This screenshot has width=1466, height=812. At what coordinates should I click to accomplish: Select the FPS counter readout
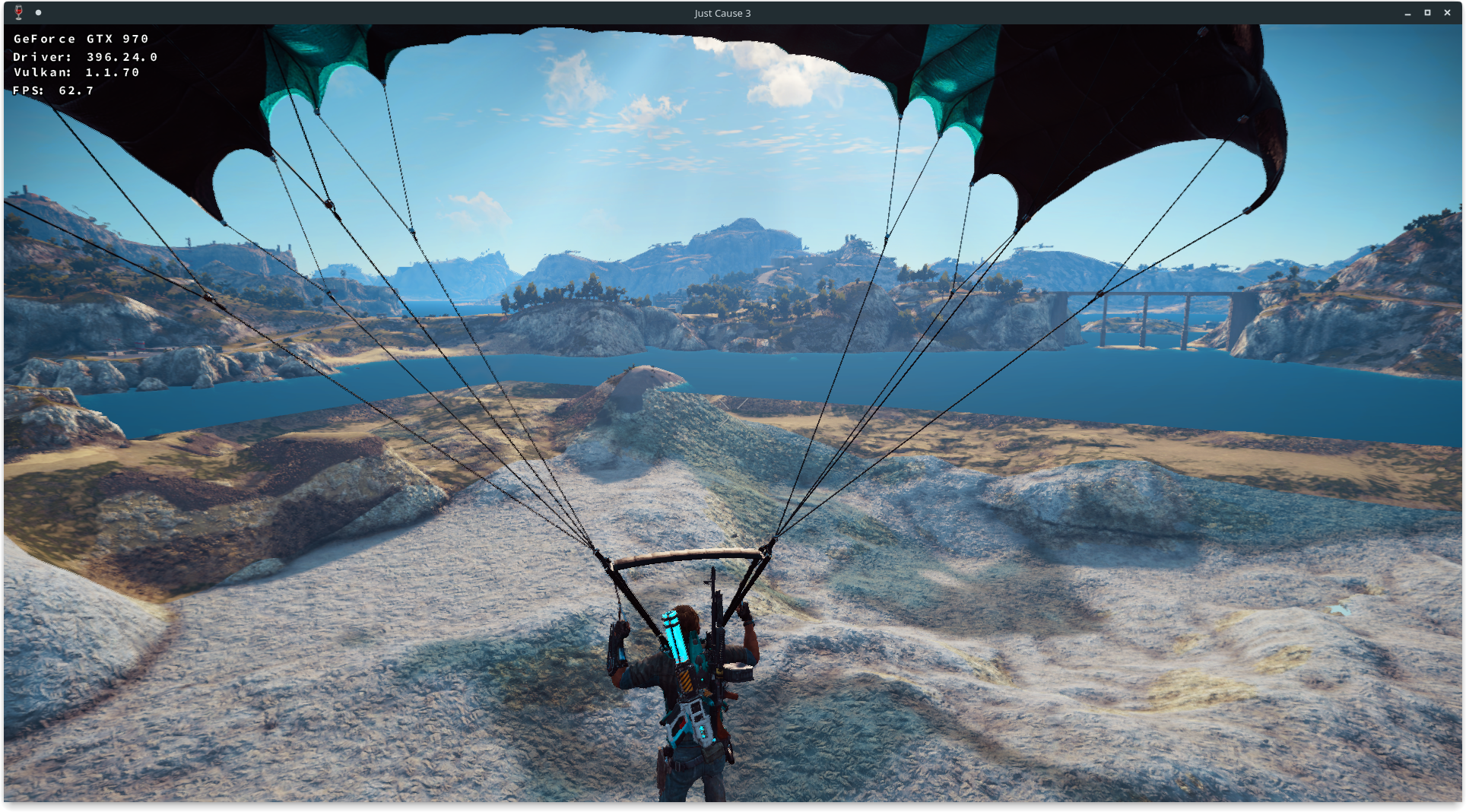point(52,89)
